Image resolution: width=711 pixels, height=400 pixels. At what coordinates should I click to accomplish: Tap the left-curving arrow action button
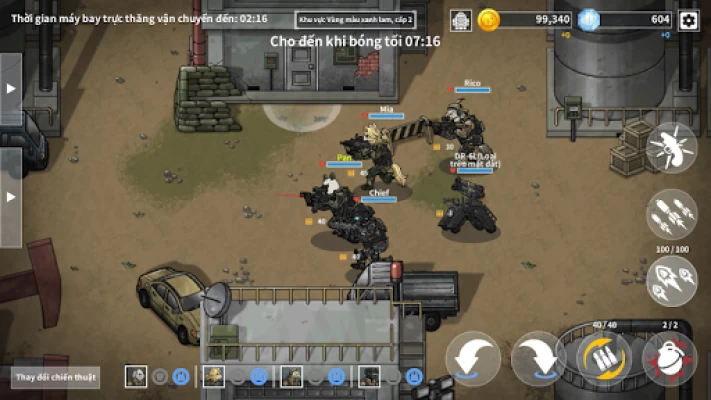click(473, 358)
